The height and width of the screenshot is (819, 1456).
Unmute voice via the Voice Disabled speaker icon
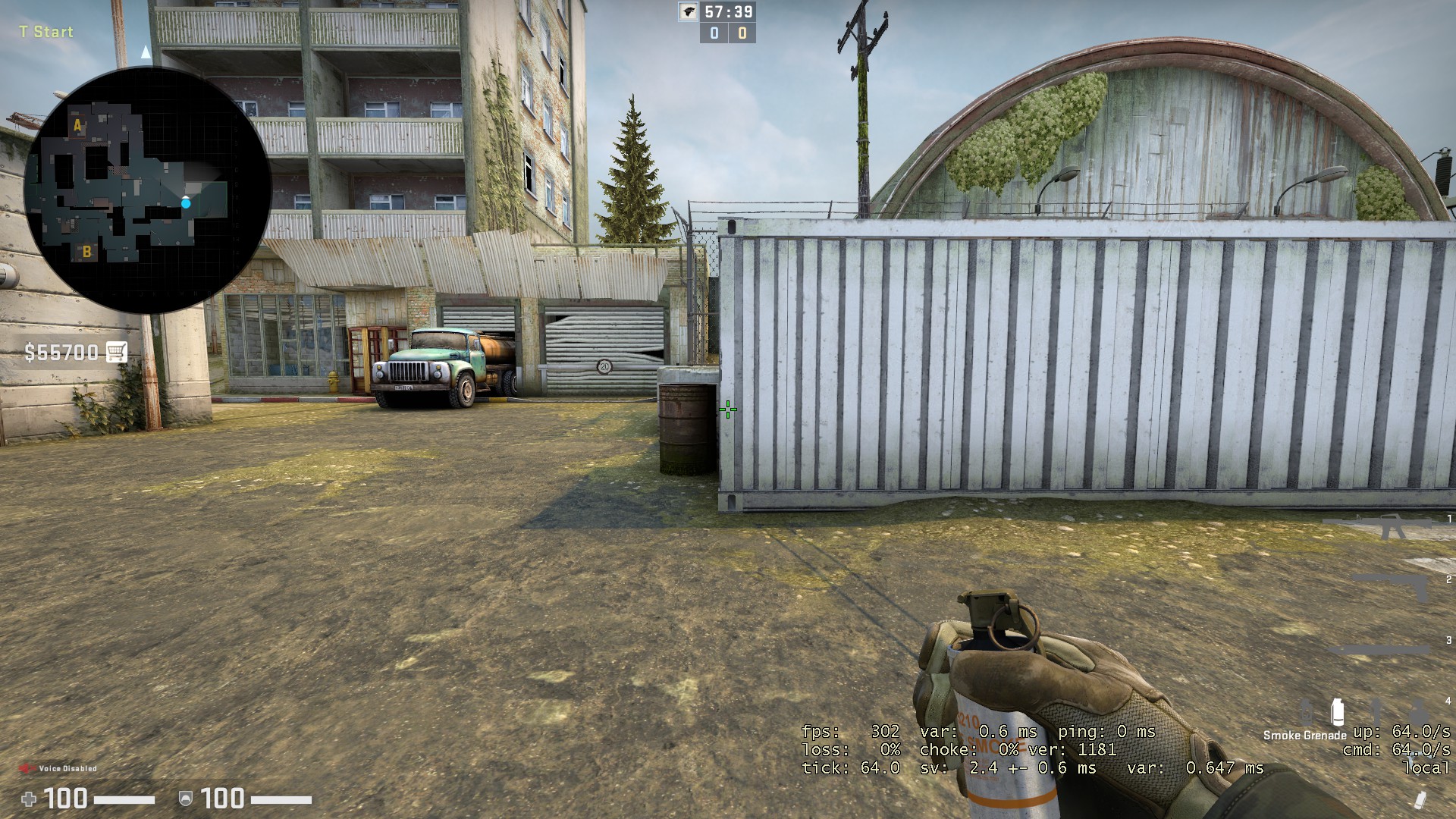click(x=27, y=768)
